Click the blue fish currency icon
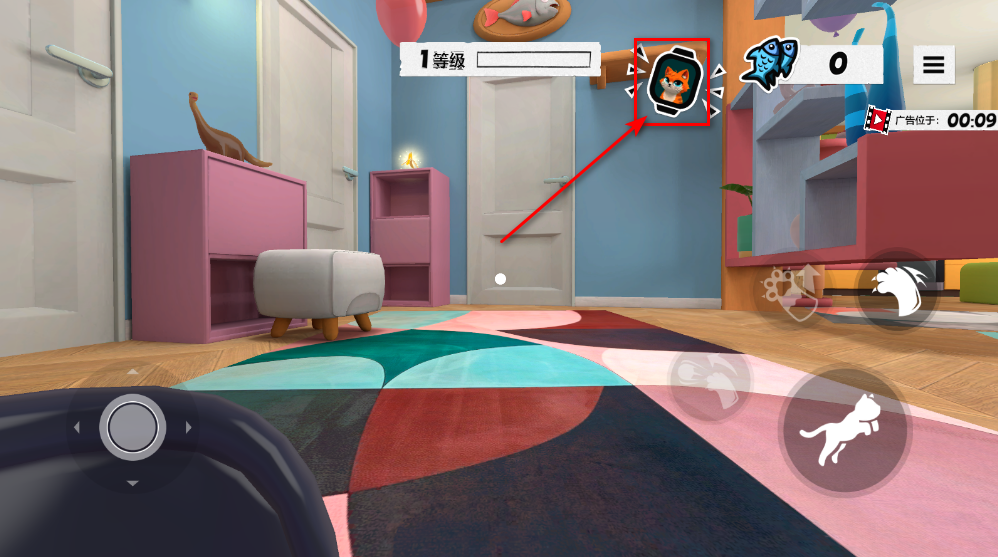Image resolution: width=998 pixels, height=557 pixels. 769,65
